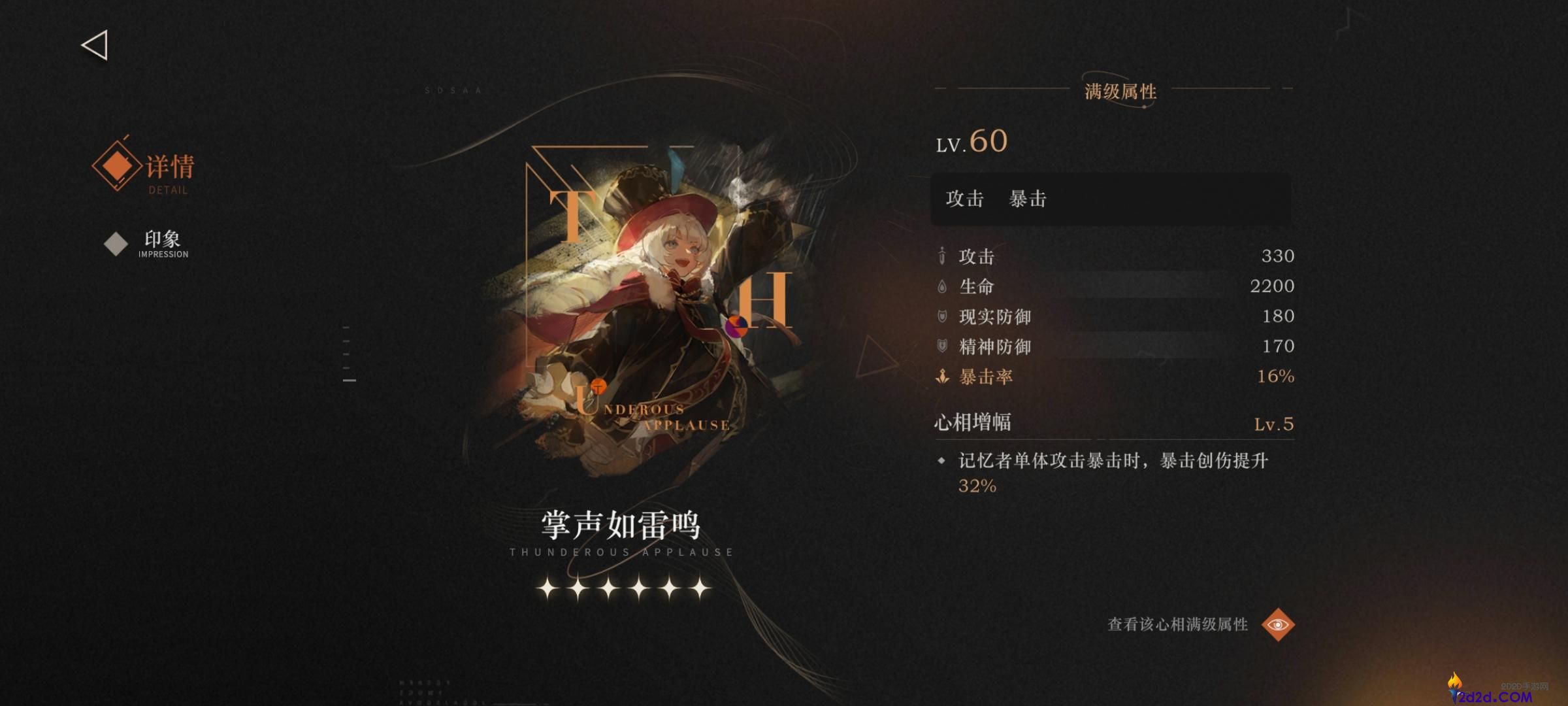Click the orange diamond icon next to 详情
This screenshot has height=706, width=1568.
115,167
